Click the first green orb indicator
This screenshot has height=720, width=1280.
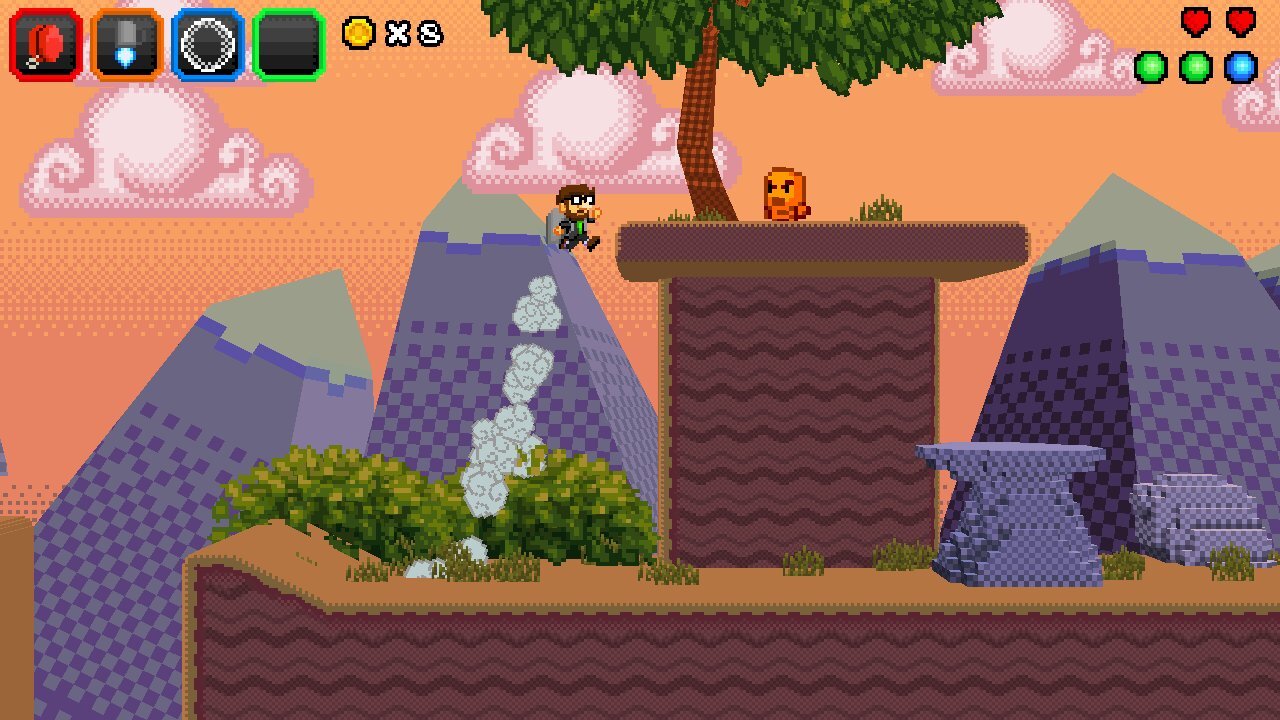[x=1152, y=68]
